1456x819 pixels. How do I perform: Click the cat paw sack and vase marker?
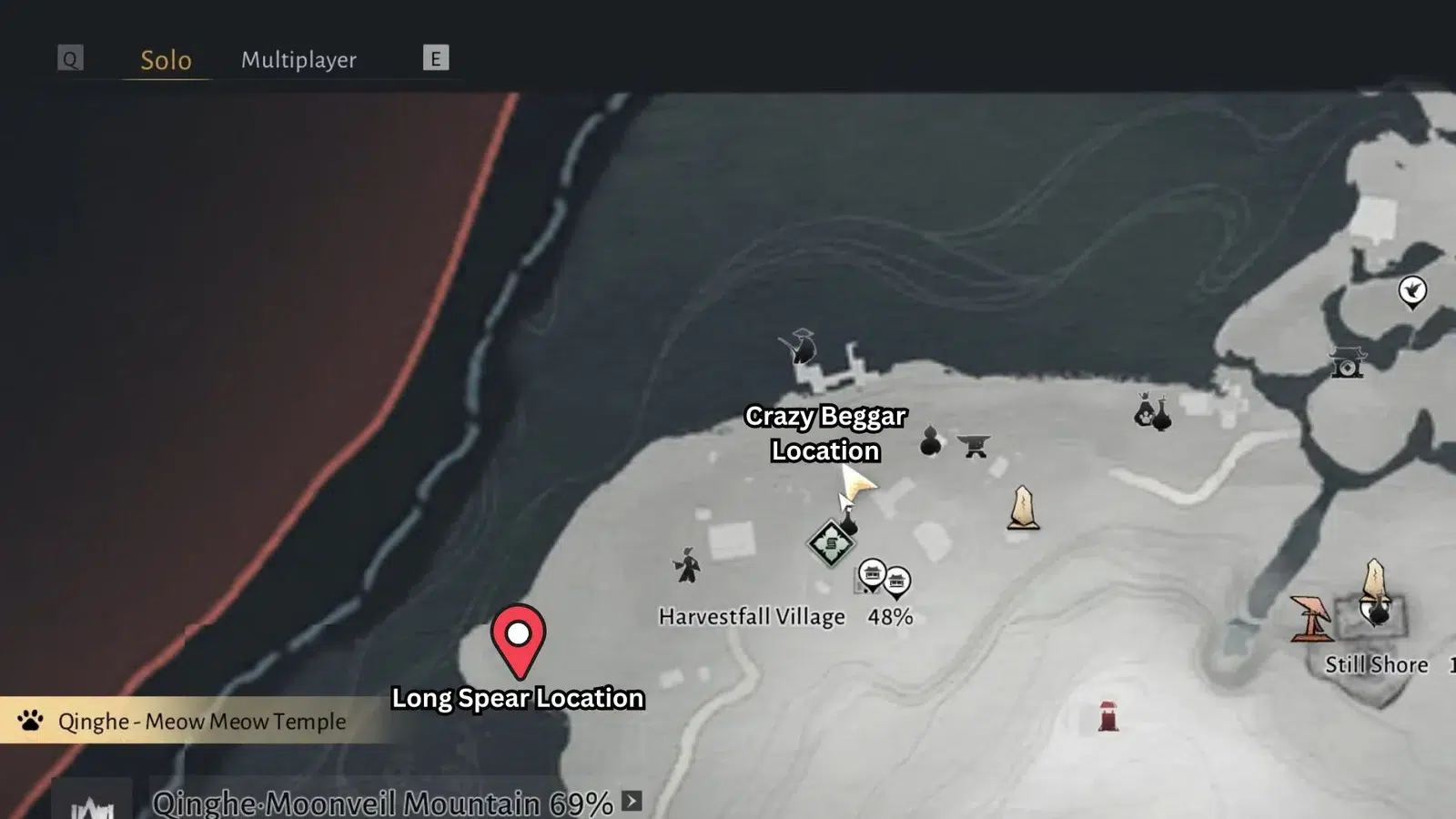pyautogui.click(x=1152, y=412)
